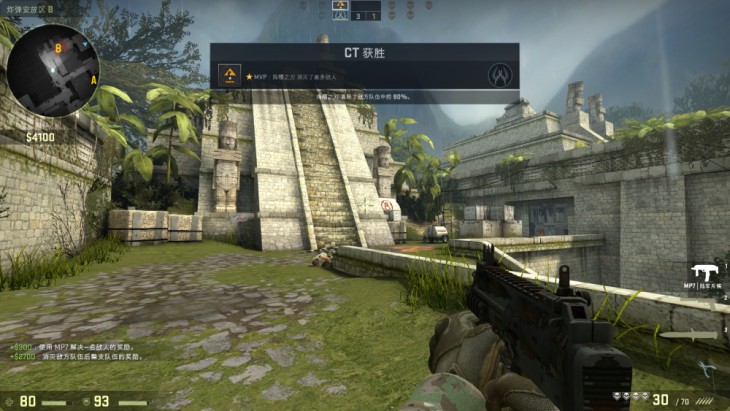The height and width of the screenshot is (411, 730).
Task: Select the defuse kit pliers icon
Action: (x=706, y=367)
